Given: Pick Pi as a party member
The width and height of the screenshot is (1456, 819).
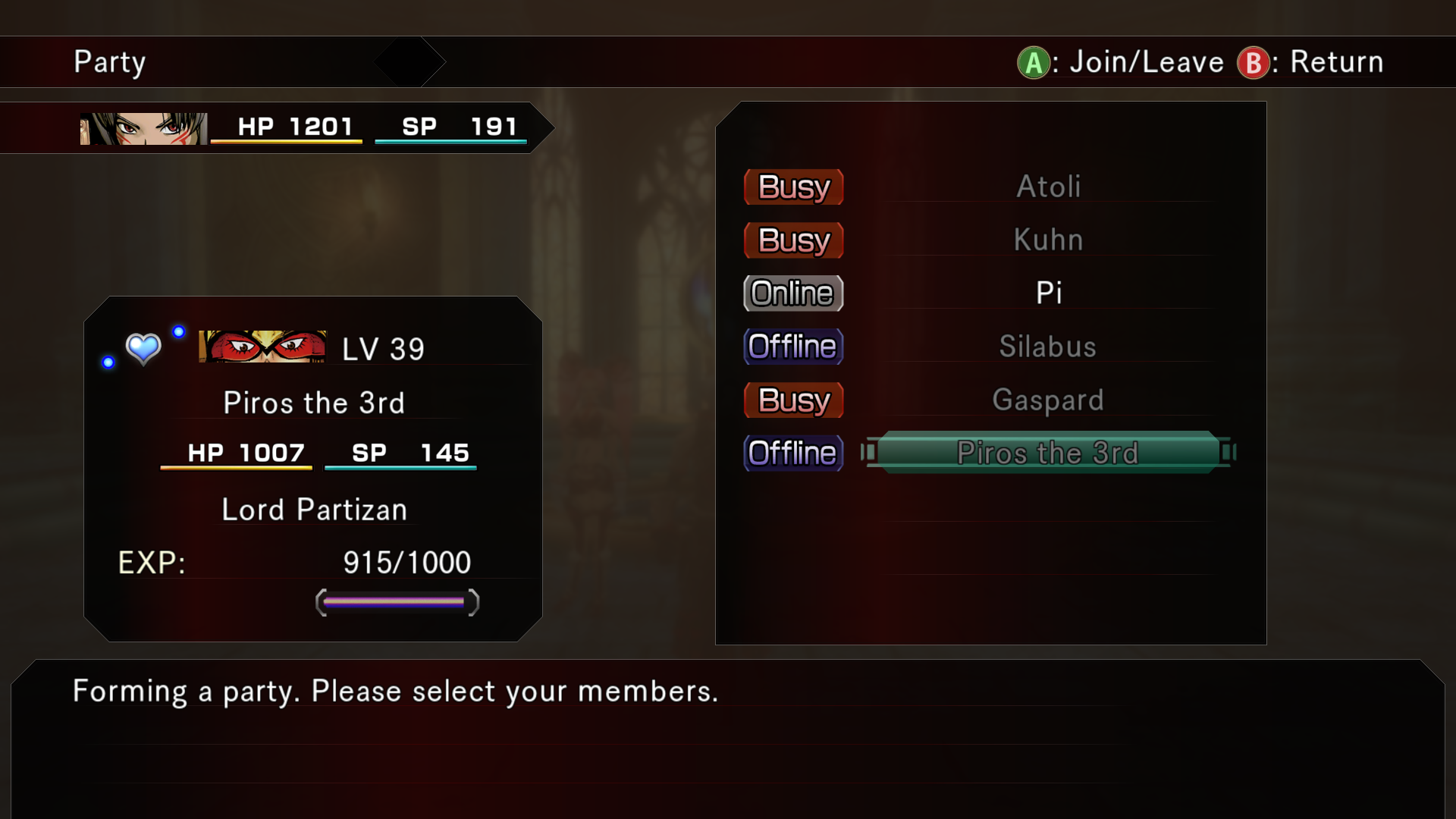Looking at the screenshot, I should 1048,293.
